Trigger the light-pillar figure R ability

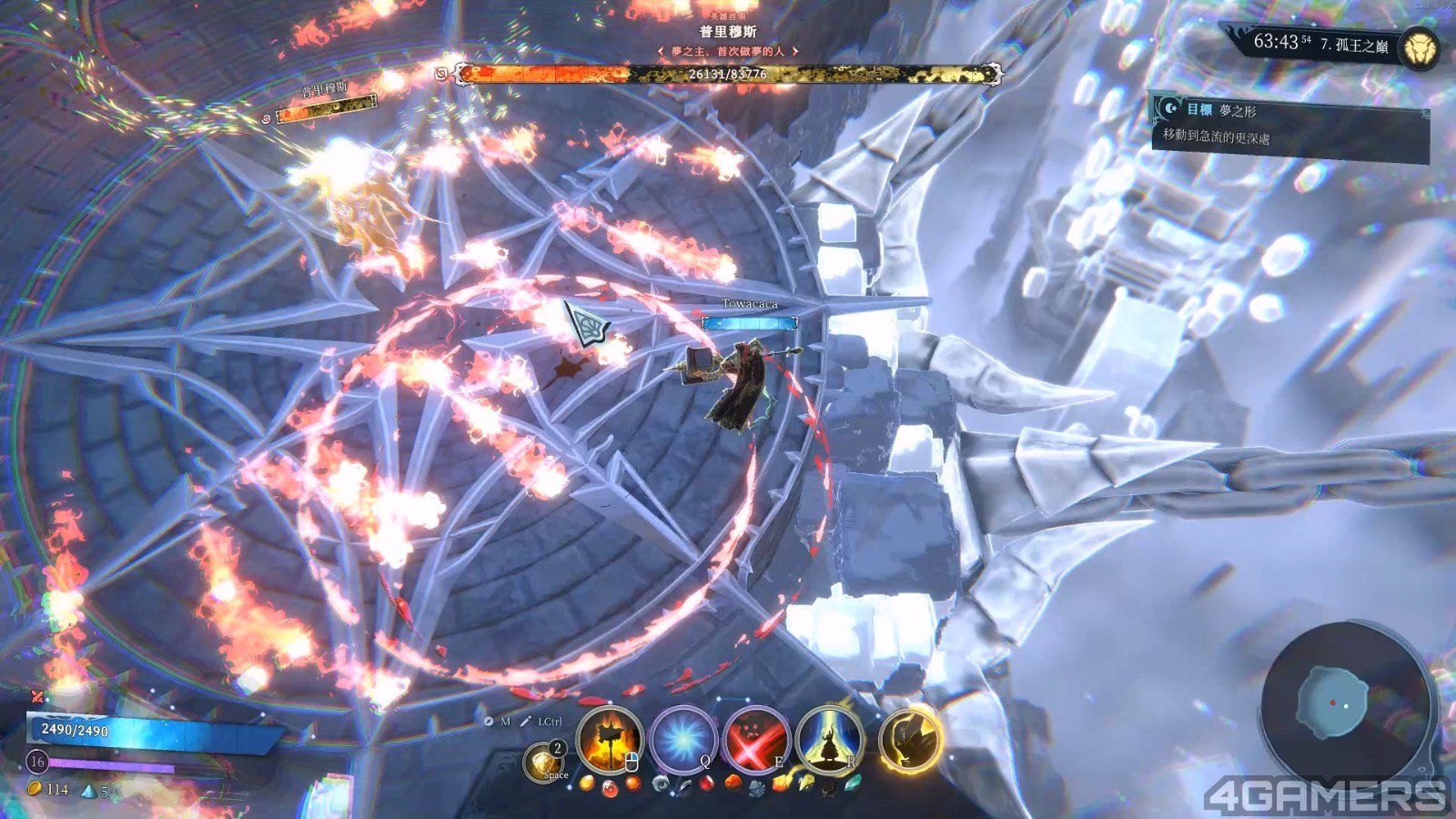click(827, 741)
